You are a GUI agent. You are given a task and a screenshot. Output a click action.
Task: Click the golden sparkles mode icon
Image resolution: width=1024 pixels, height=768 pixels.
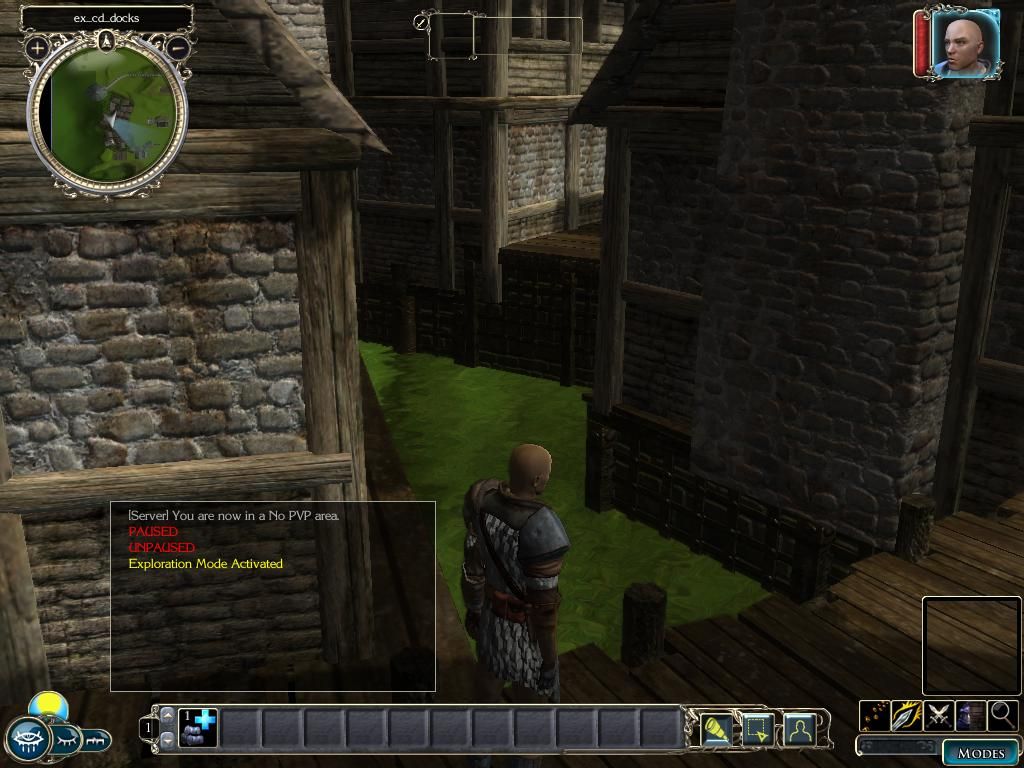click(x=874, y=715)
